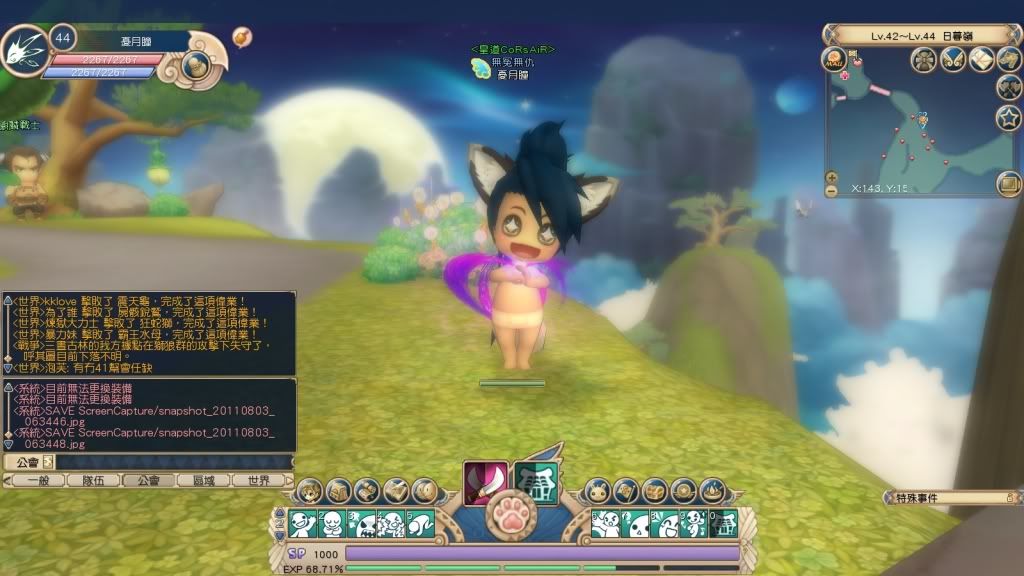This screenshot has width=1024, height=576.
Task: Switch chat to the 世界 tab
Action: [258, 480]
